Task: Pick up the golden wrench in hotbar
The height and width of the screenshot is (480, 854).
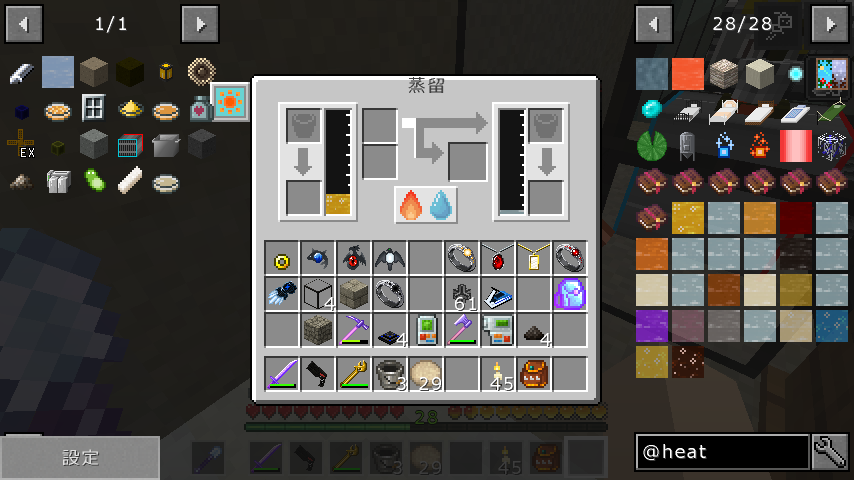Action: (x=354, y=373)
